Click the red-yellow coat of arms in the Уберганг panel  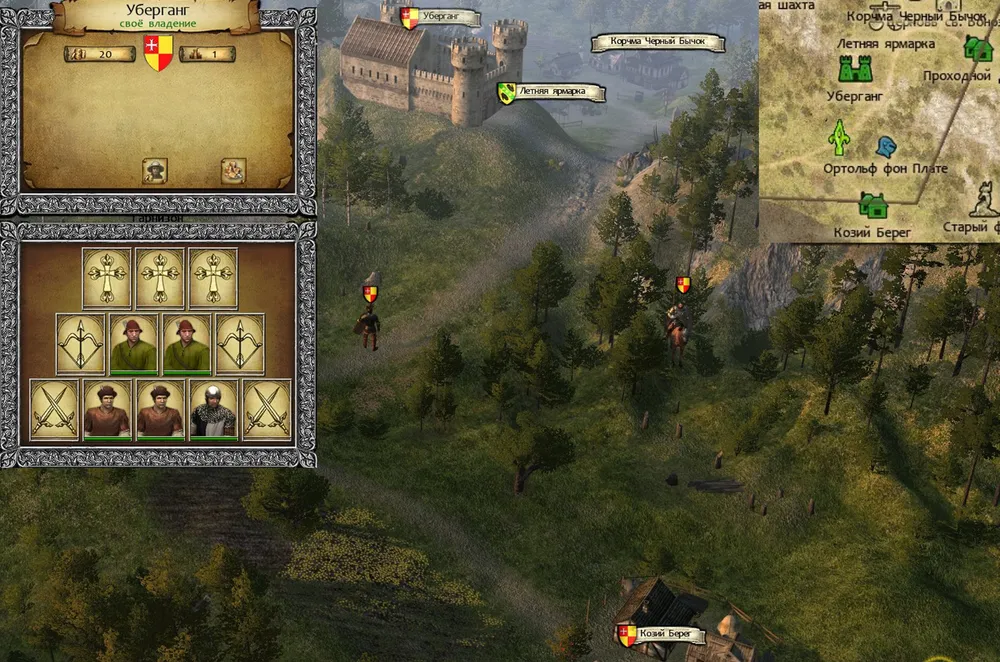click(x=158, y=53)
